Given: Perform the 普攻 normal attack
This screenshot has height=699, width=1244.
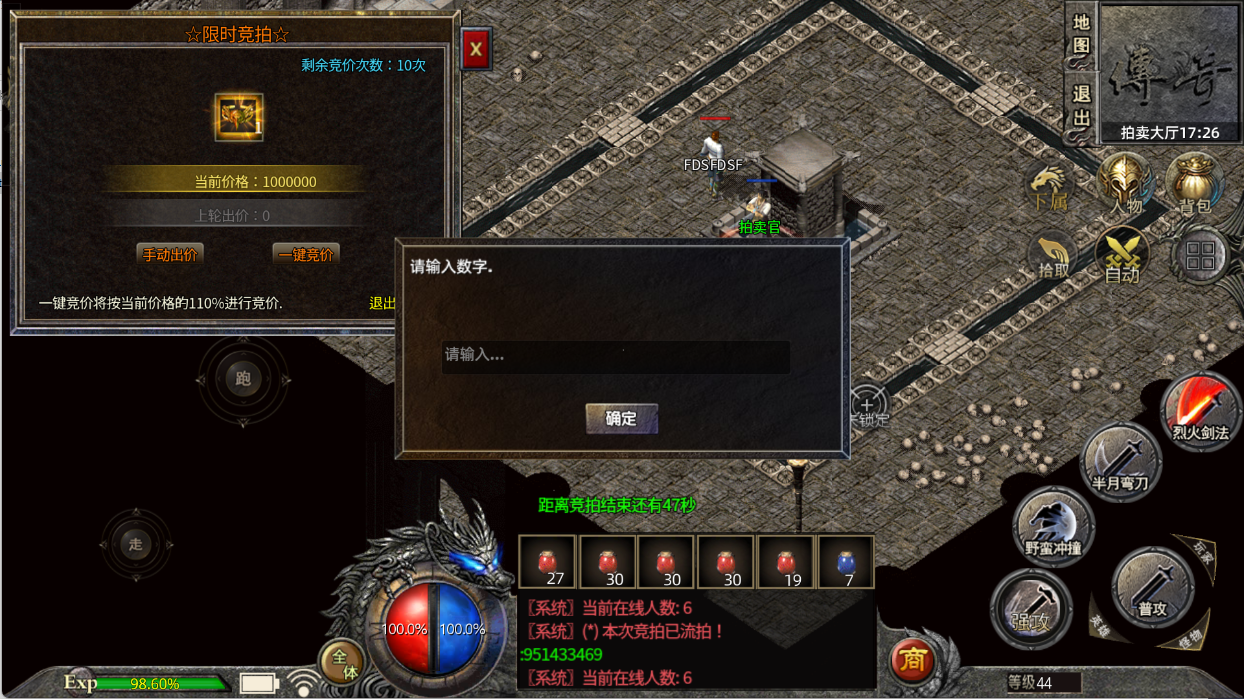Looking at the screenshot, I should point(1152,588).
